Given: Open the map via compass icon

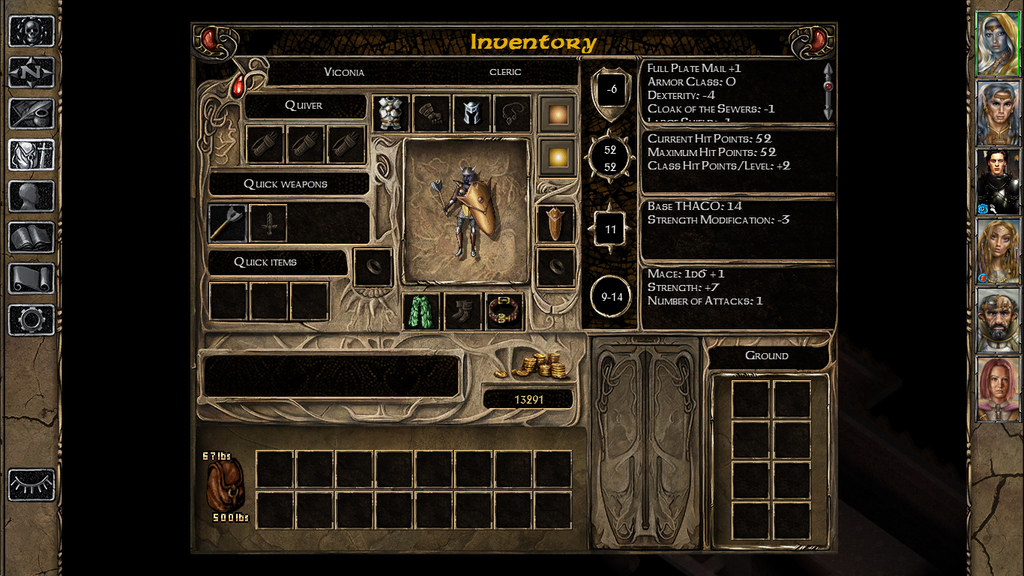Looking at the screenshot, I should [31, 72].
